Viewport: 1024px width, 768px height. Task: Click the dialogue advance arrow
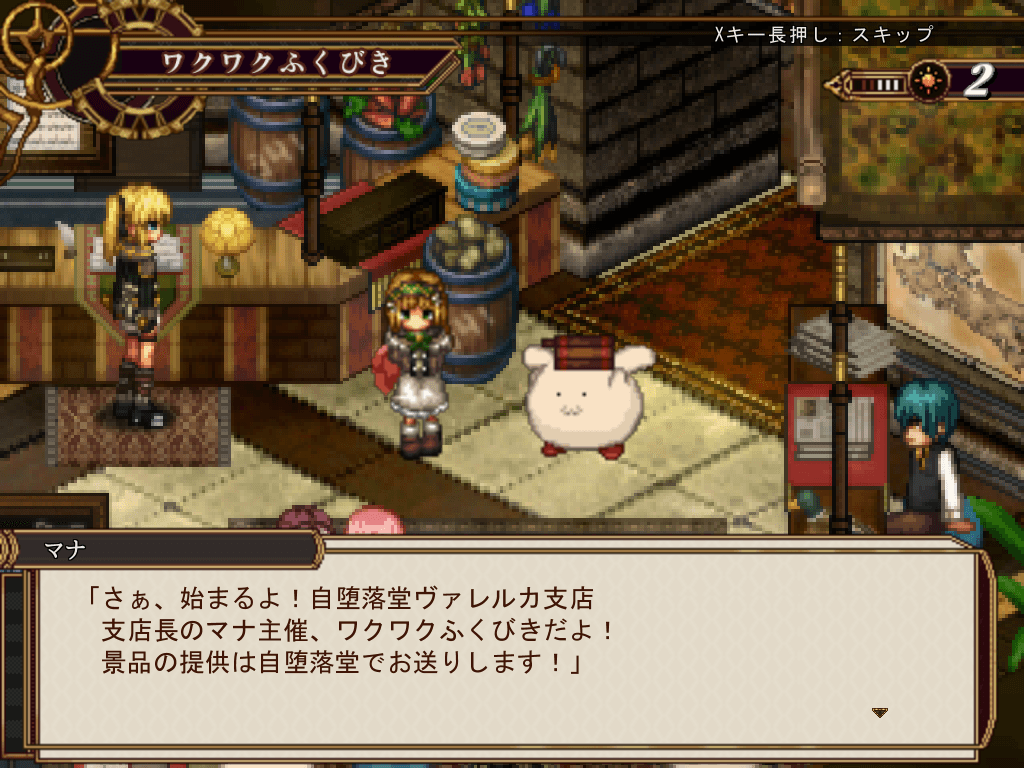(x=880, y=712)
